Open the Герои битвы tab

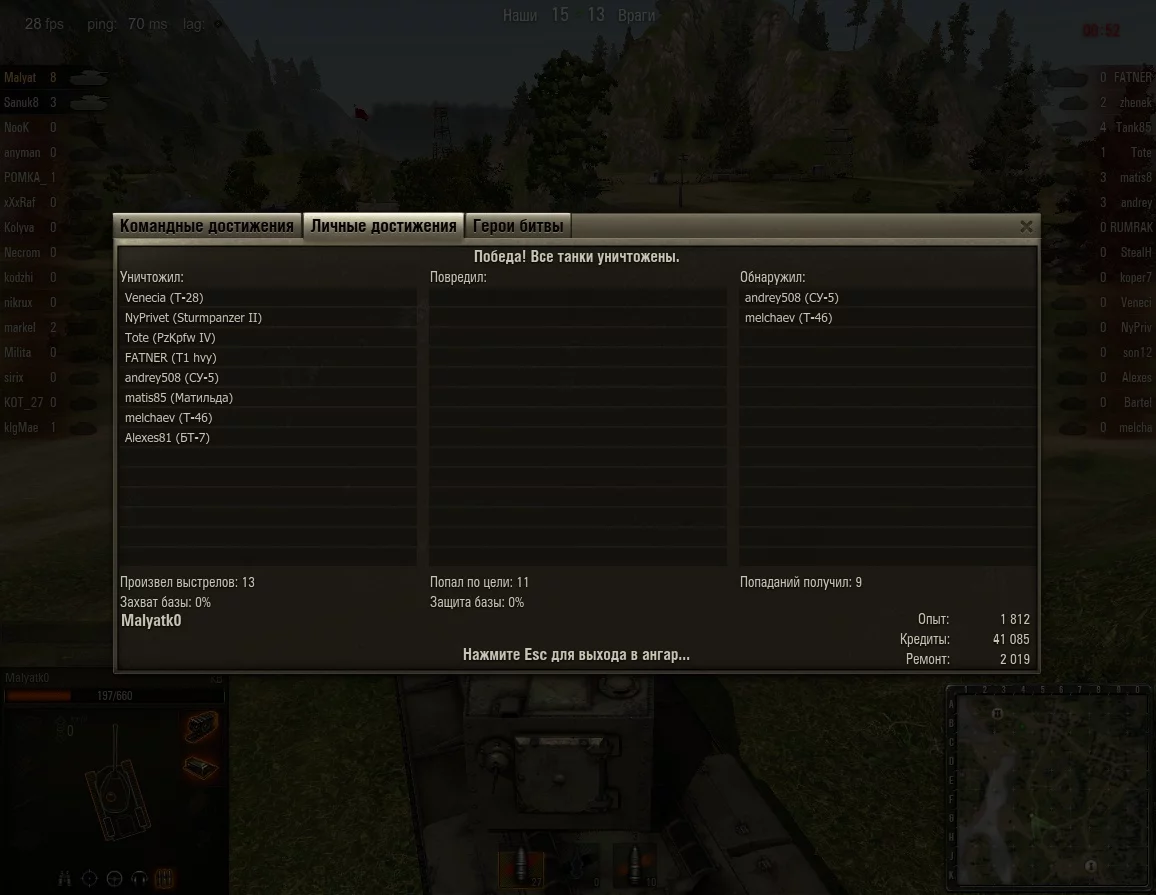pyautogui.click(x=518, y=226)
